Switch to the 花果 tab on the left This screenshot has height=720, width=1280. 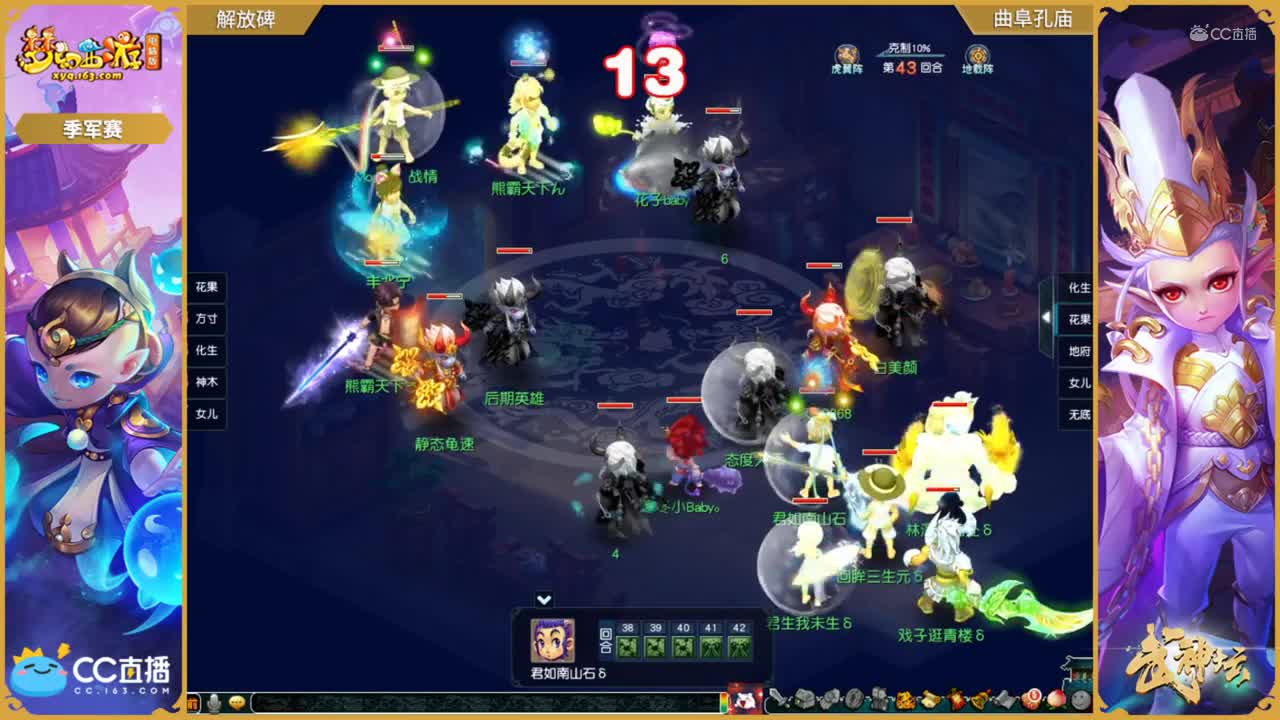pos(205,289)
